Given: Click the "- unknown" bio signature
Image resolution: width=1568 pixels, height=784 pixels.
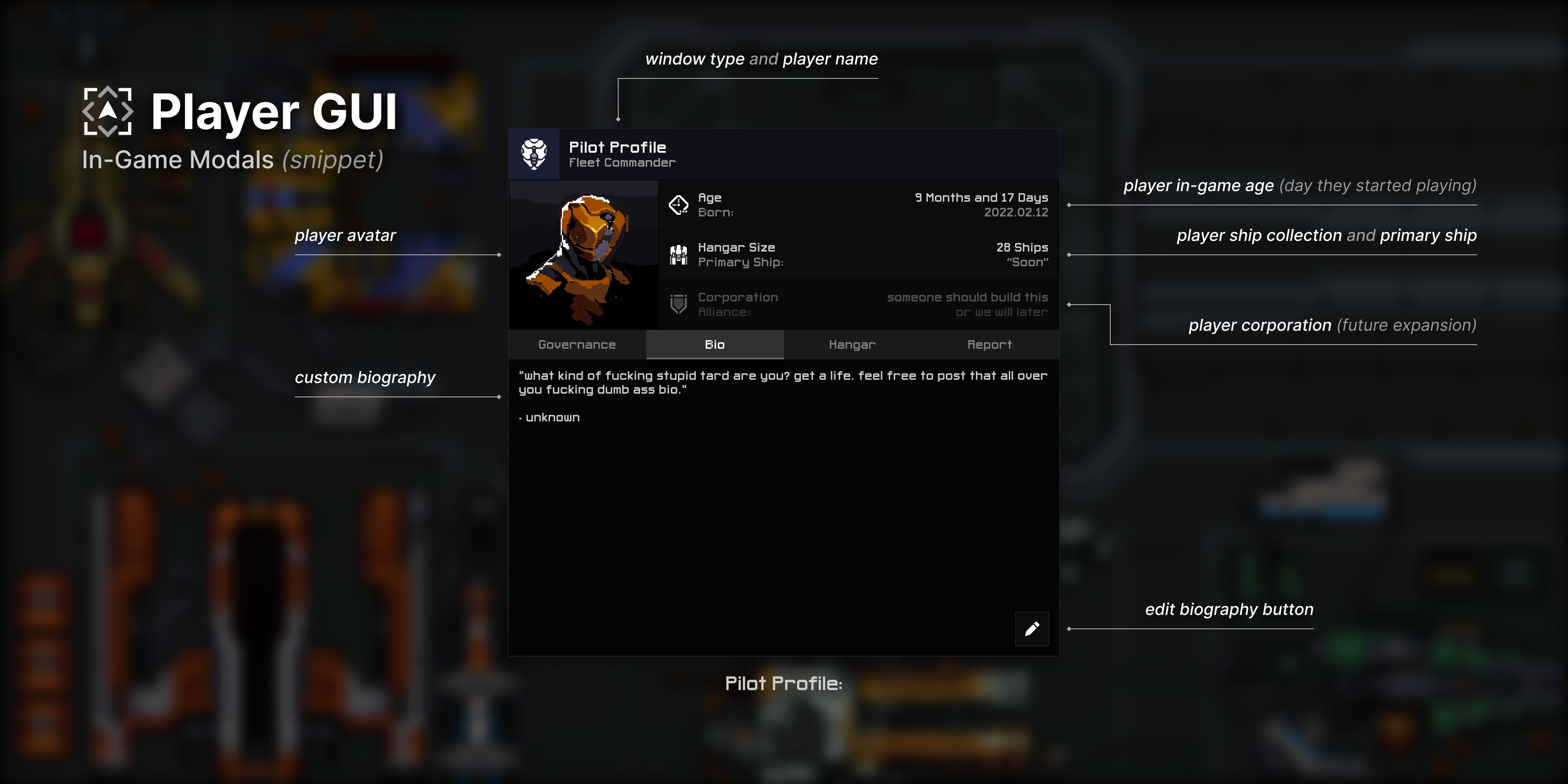Looking at the screenshot, I should point(548,417).
